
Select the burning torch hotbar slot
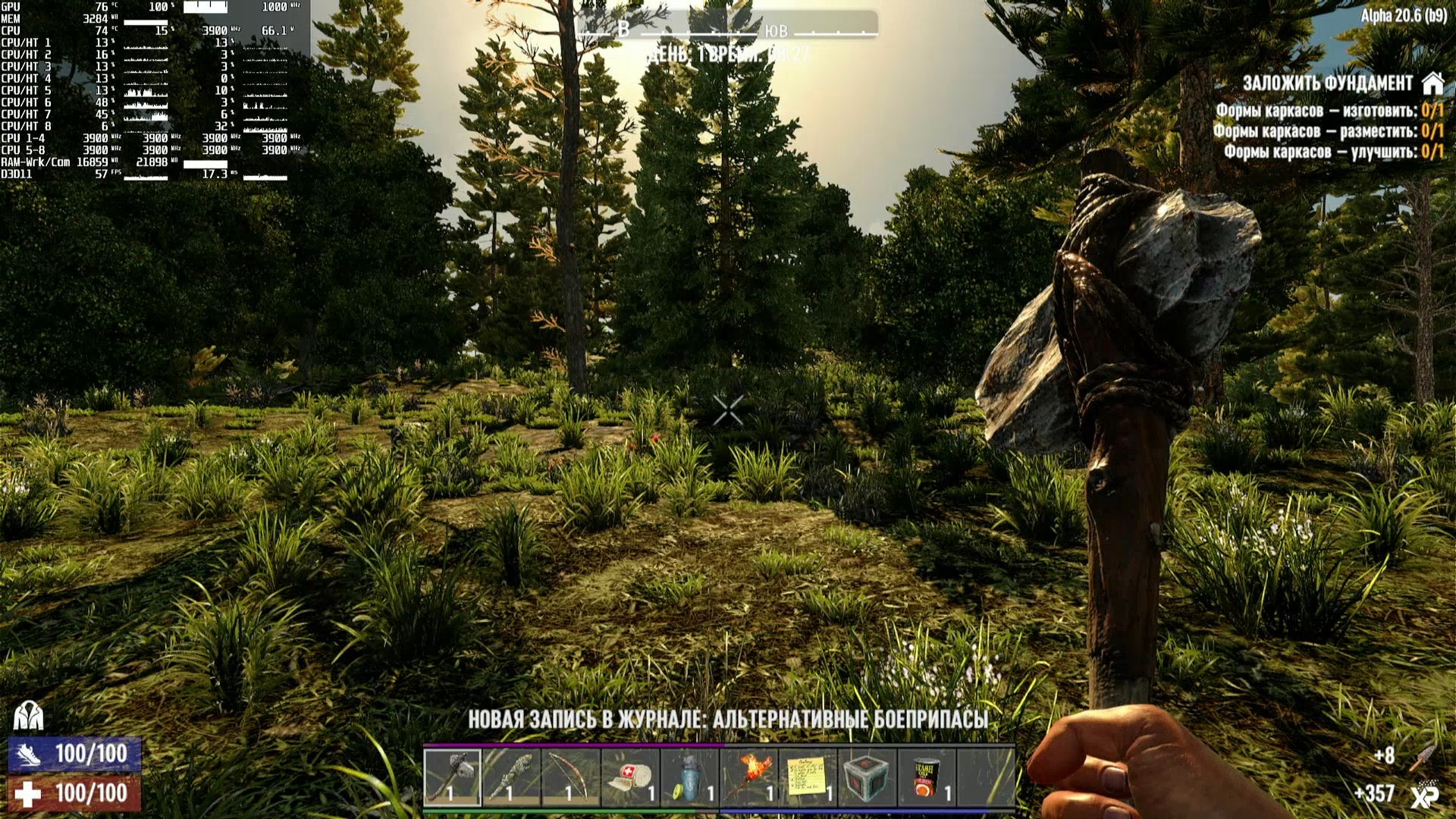[x=749, y=777]
